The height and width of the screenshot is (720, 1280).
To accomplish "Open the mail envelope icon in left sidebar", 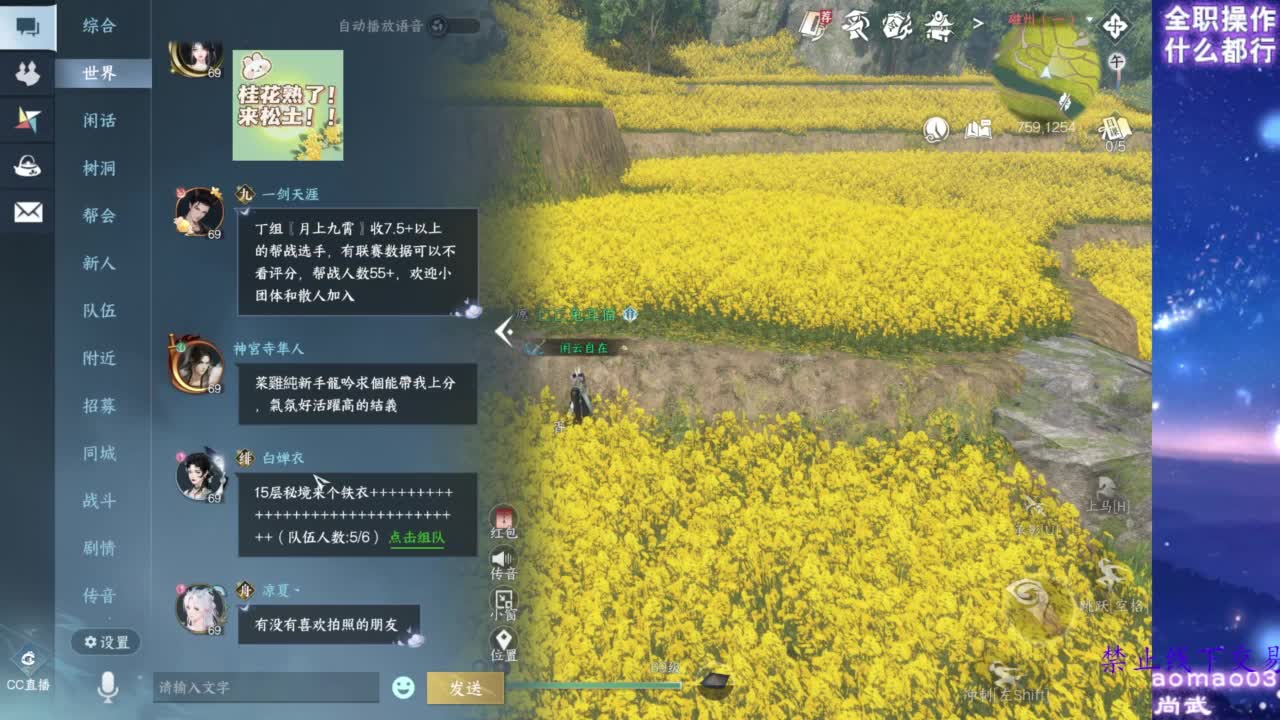I will tap(27, 213).
